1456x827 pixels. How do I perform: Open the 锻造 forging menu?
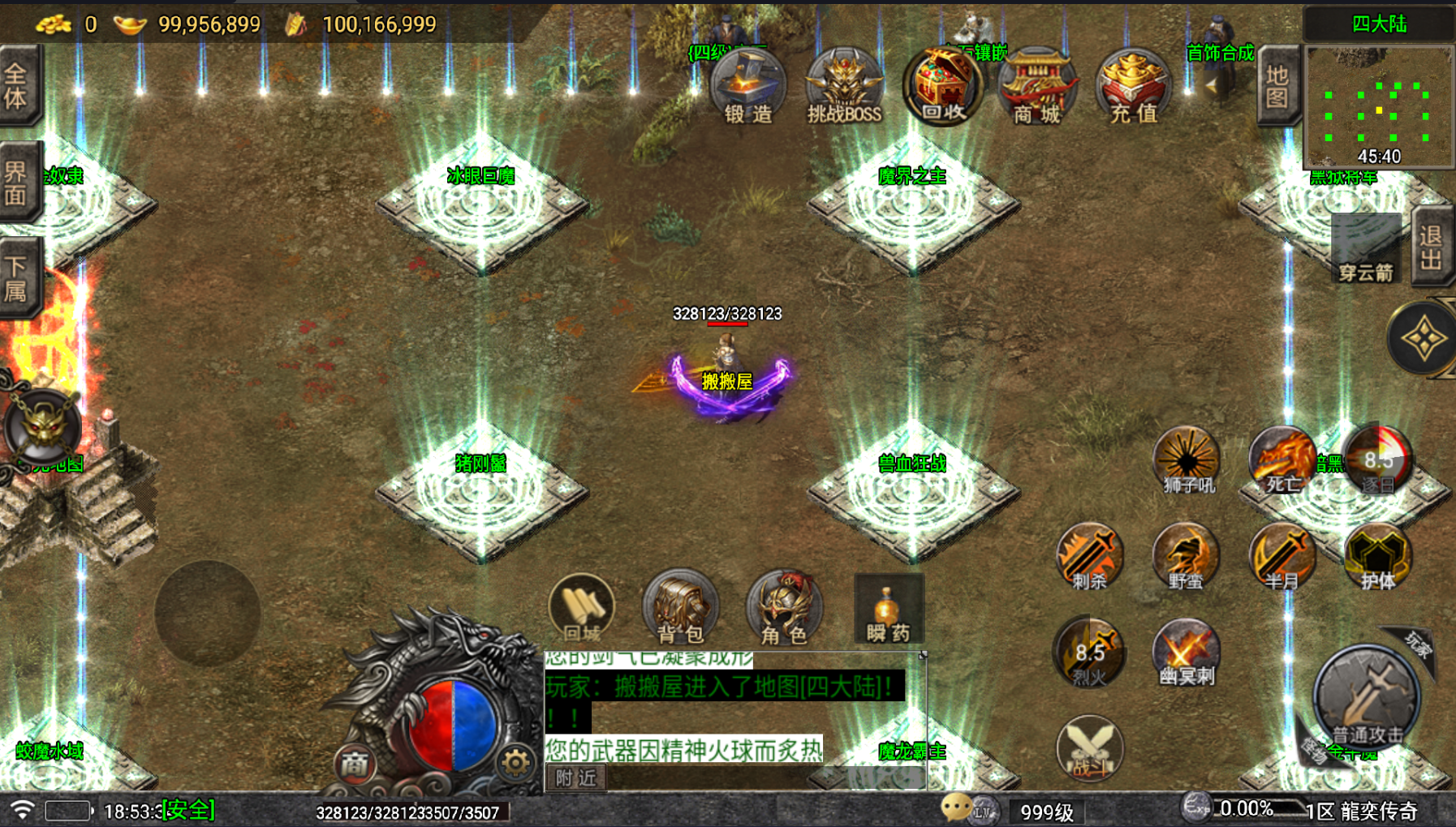[x=747, y=87]
